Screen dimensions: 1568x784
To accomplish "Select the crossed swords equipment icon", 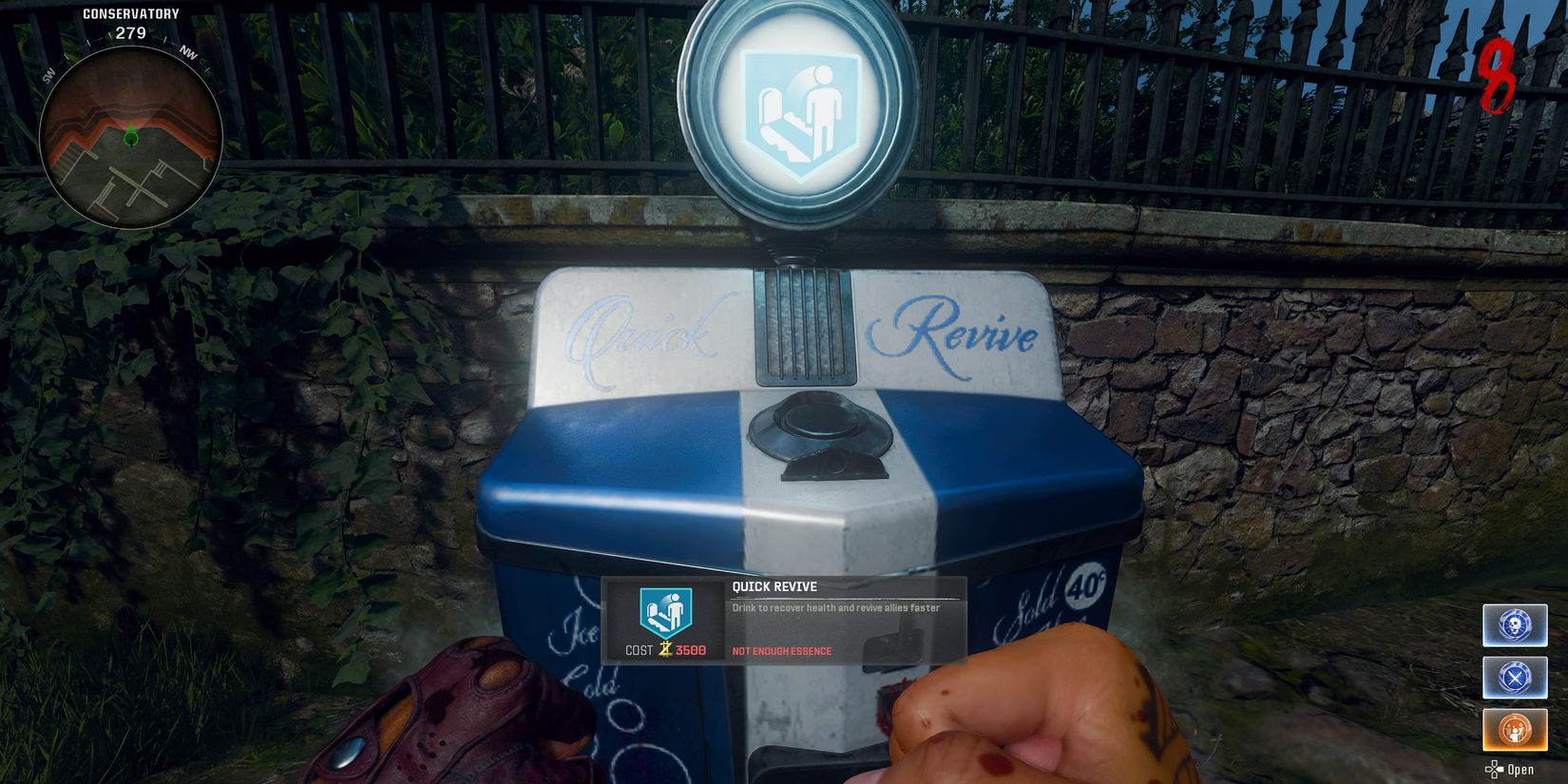I will (x=1514, y=678).
